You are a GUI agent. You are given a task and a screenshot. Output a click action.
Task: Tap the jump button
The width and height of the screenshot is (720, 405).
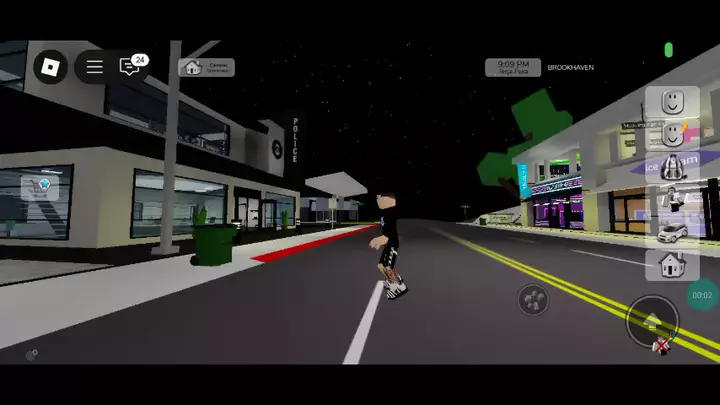[x=652, y=321]
